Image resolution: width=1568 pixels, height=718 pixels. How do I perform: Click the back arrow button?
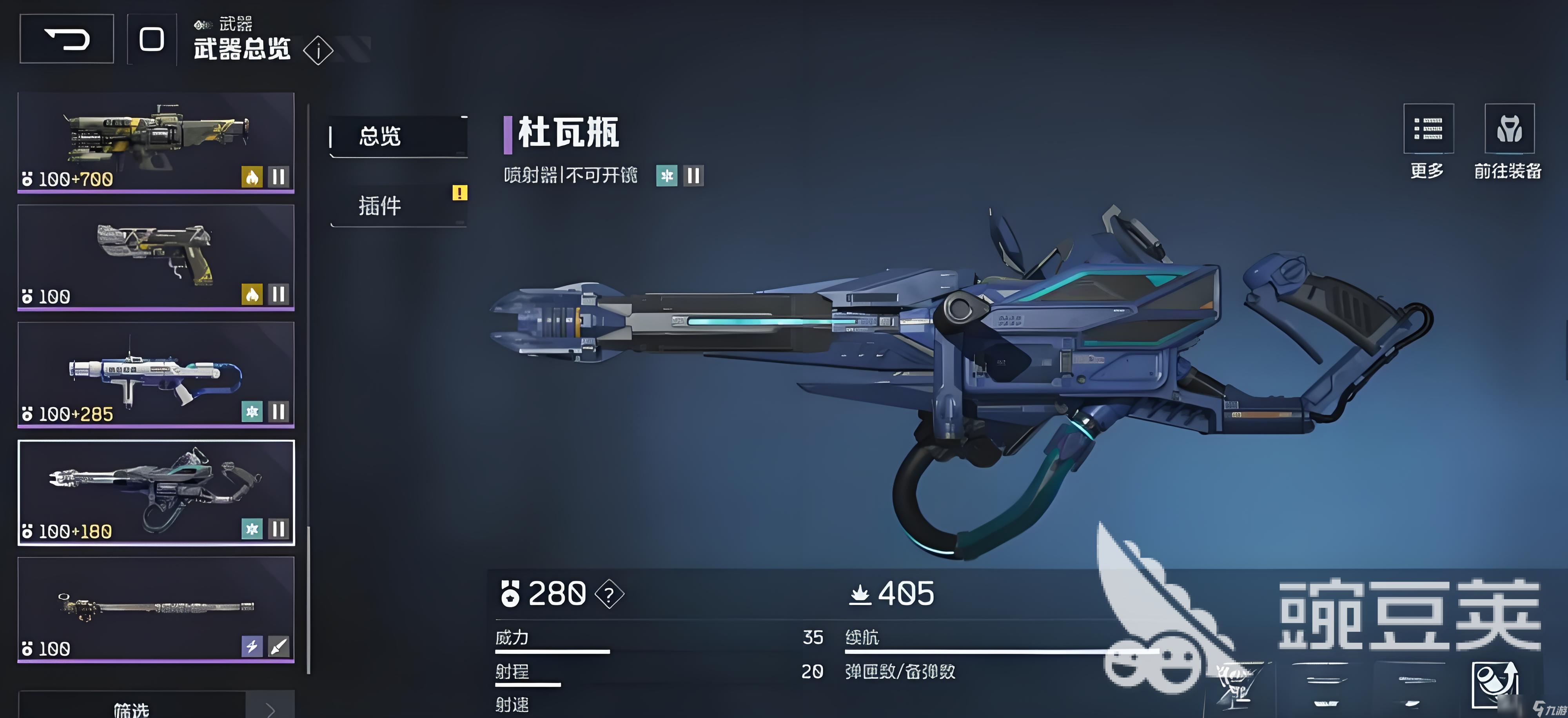[x=67, y=40]
